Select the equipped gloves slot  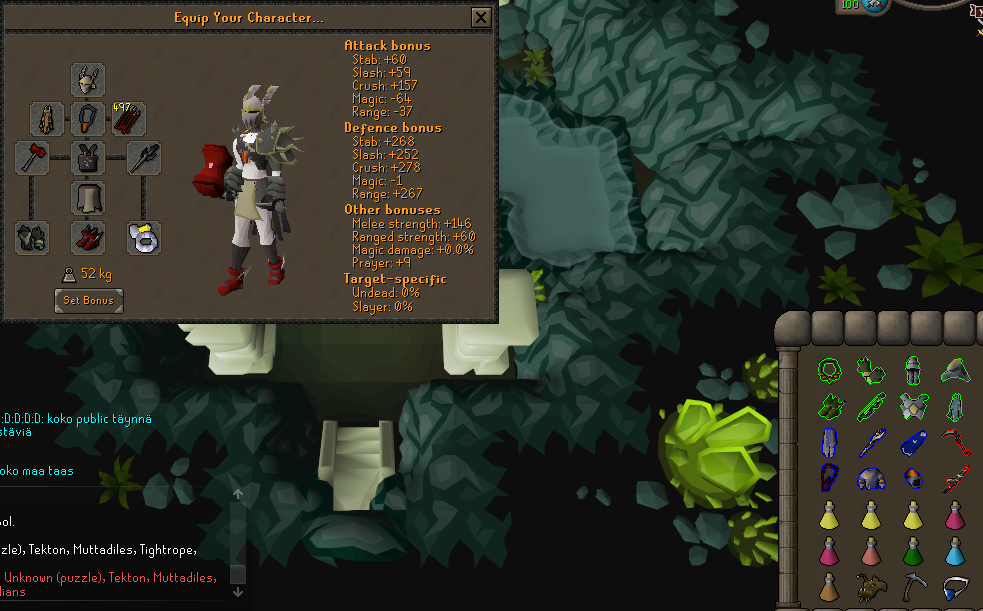point(32,237)
